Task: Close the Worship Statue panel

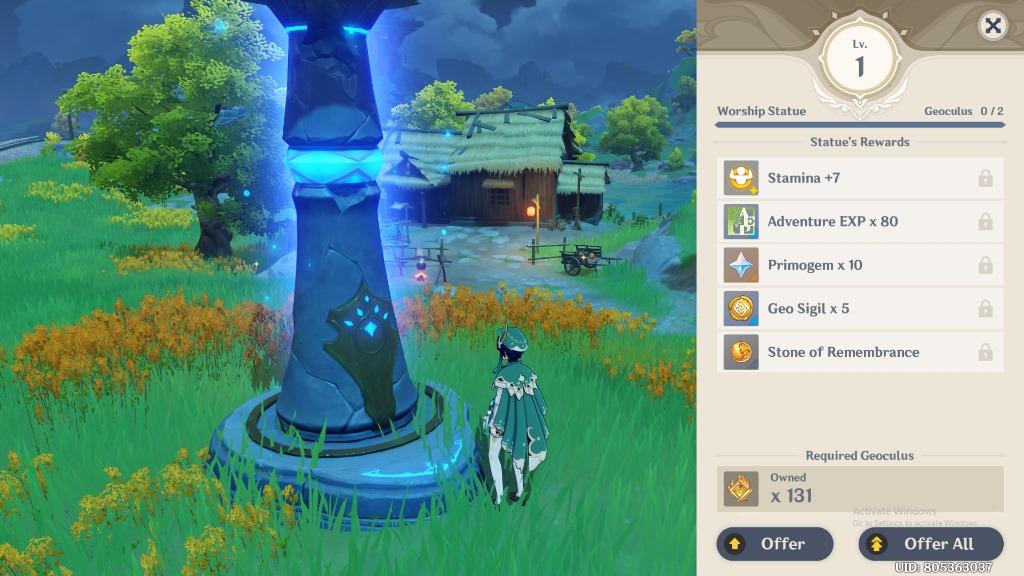Action: point(992,26)
